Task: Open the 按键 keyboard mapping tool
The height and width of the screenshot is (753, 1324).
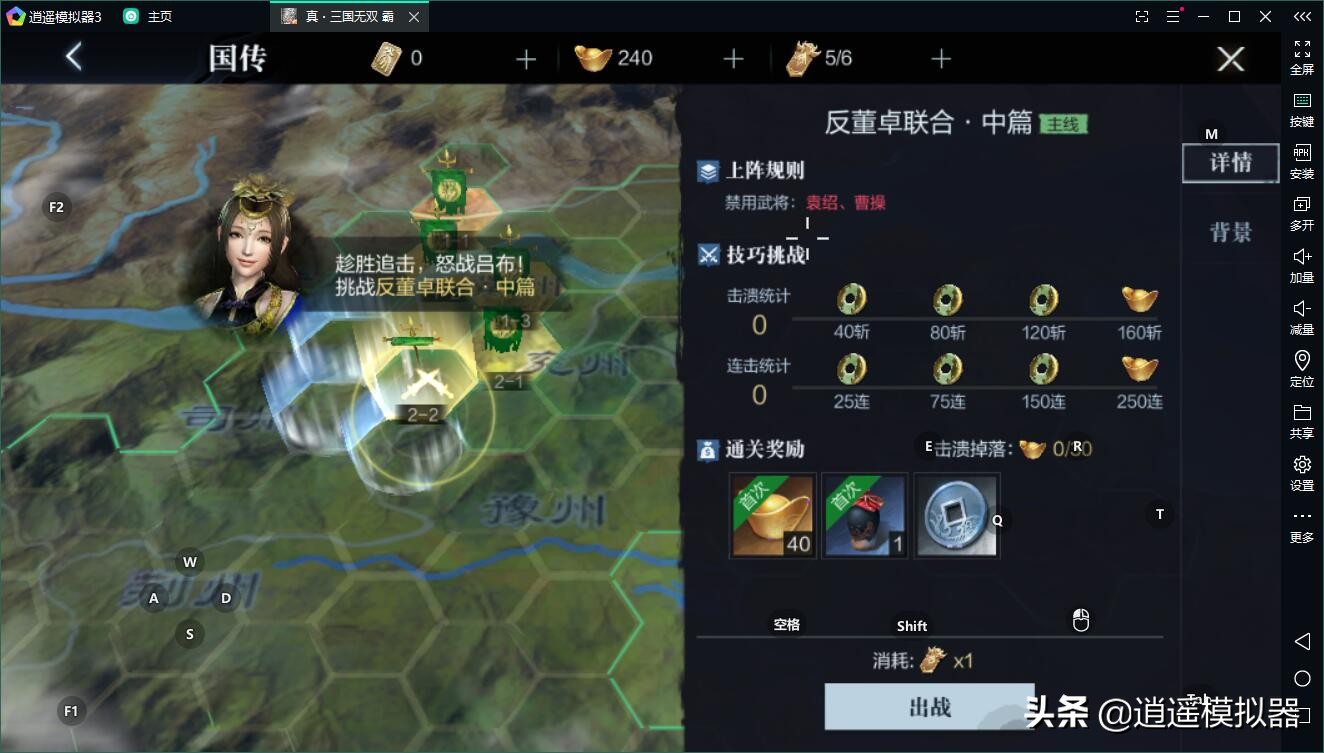Action: coord(1301,108)
